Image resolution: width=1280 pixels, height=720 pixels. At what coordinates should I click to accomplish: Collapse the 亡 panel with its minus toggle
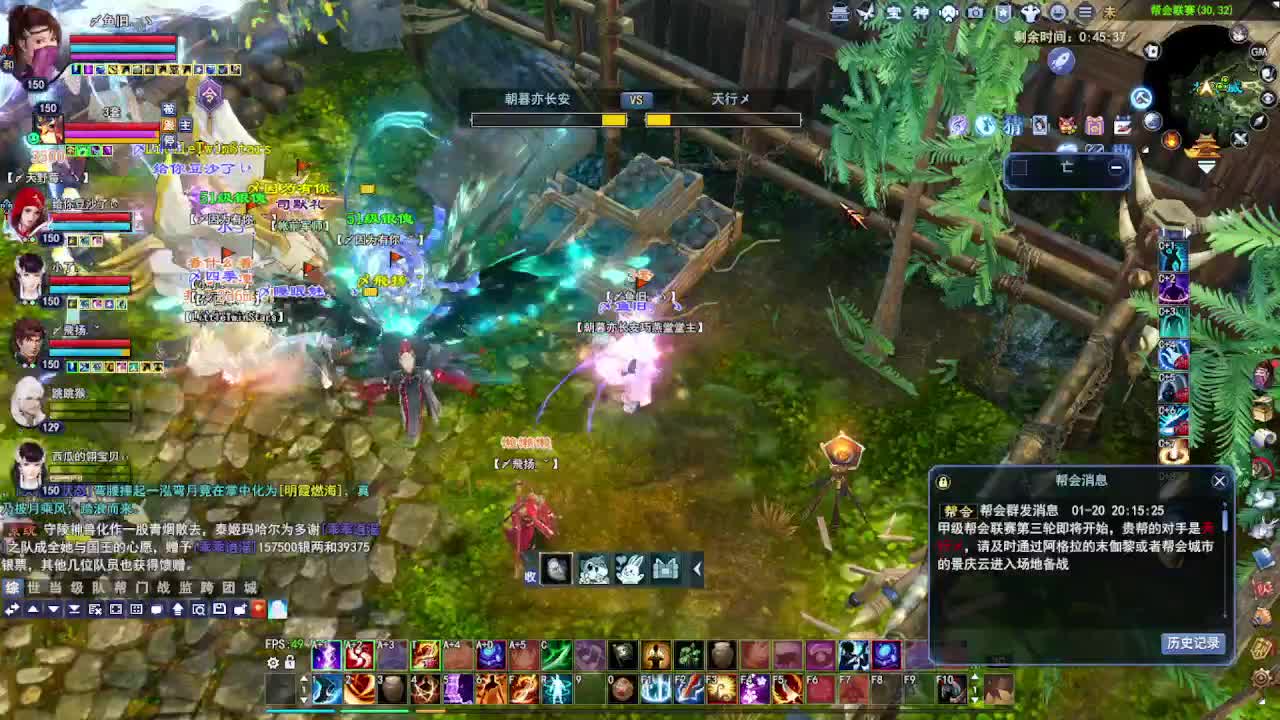click(x=1116, y=167)
